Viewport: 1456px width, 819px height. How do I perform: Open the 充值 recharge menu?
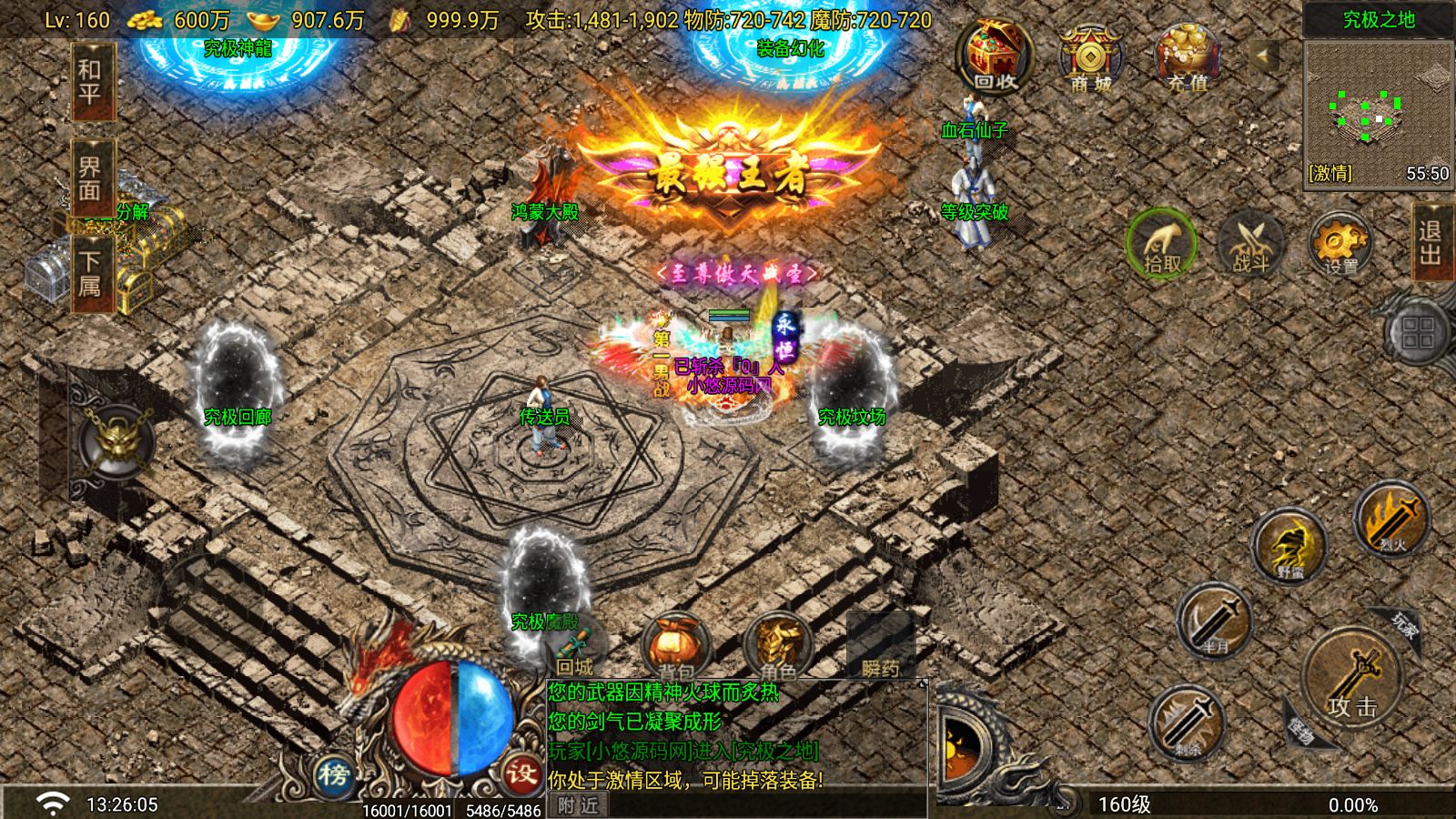(1187, 56)
